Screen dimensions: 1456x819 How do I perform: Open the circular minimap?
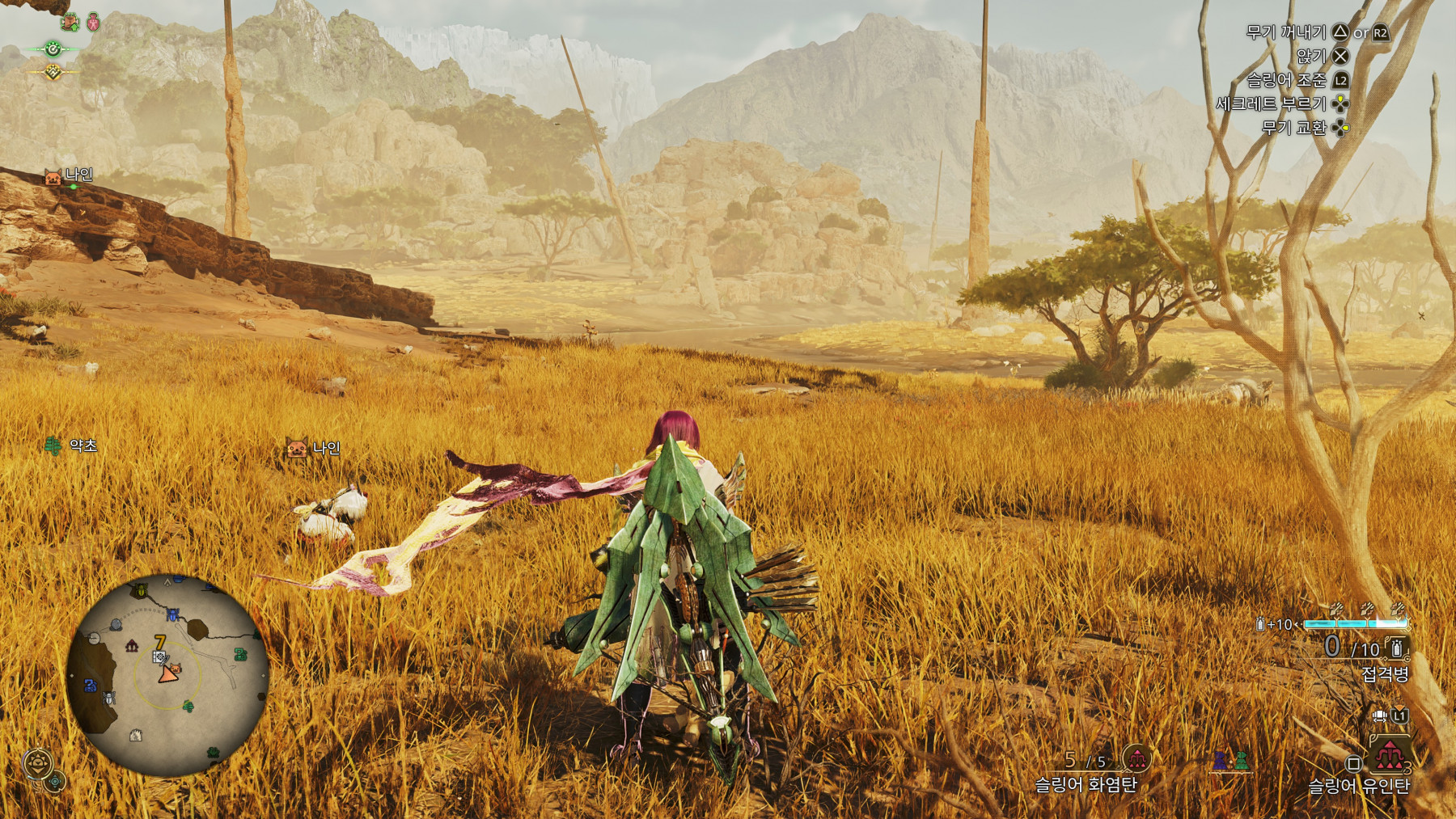coord(167,675)
